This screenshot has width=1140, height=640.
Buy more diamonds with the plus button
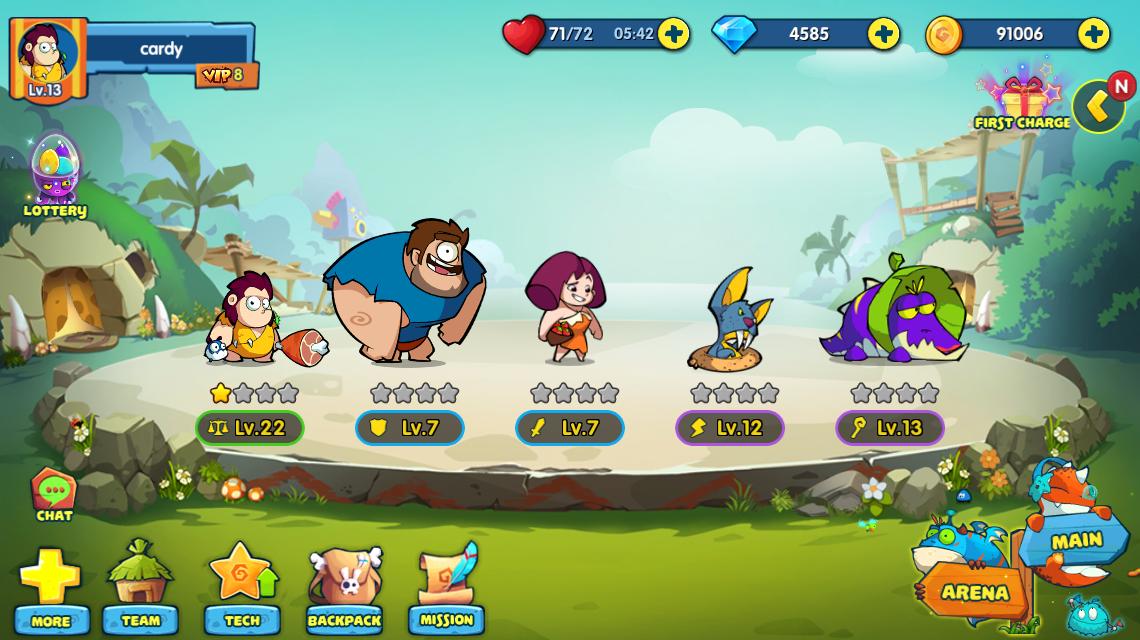pos(883,34)
